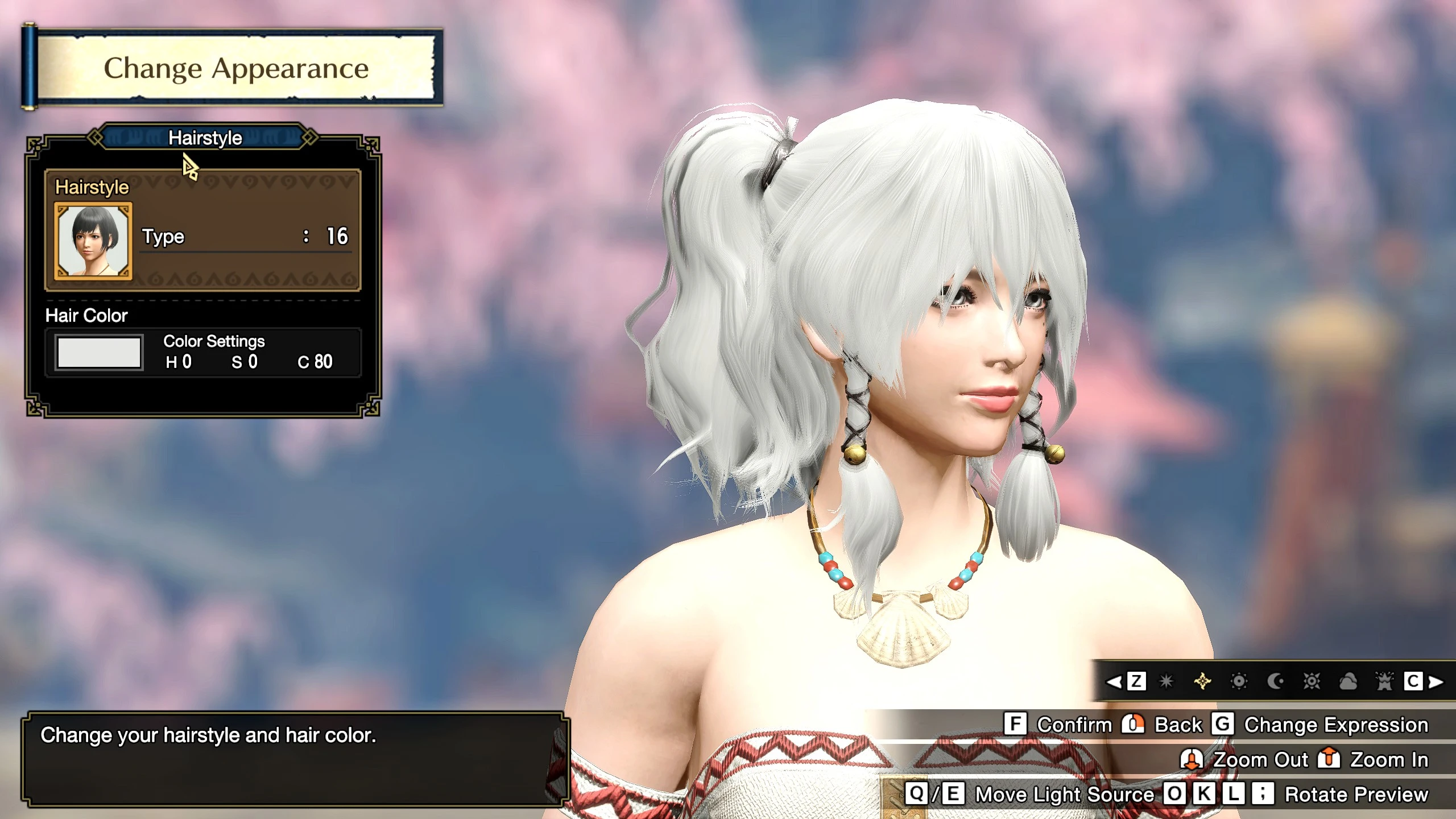This screenshot has width=1456, height=819.
Task: Pick the crescent moon lighting preset
Action: click(1276, 681)
